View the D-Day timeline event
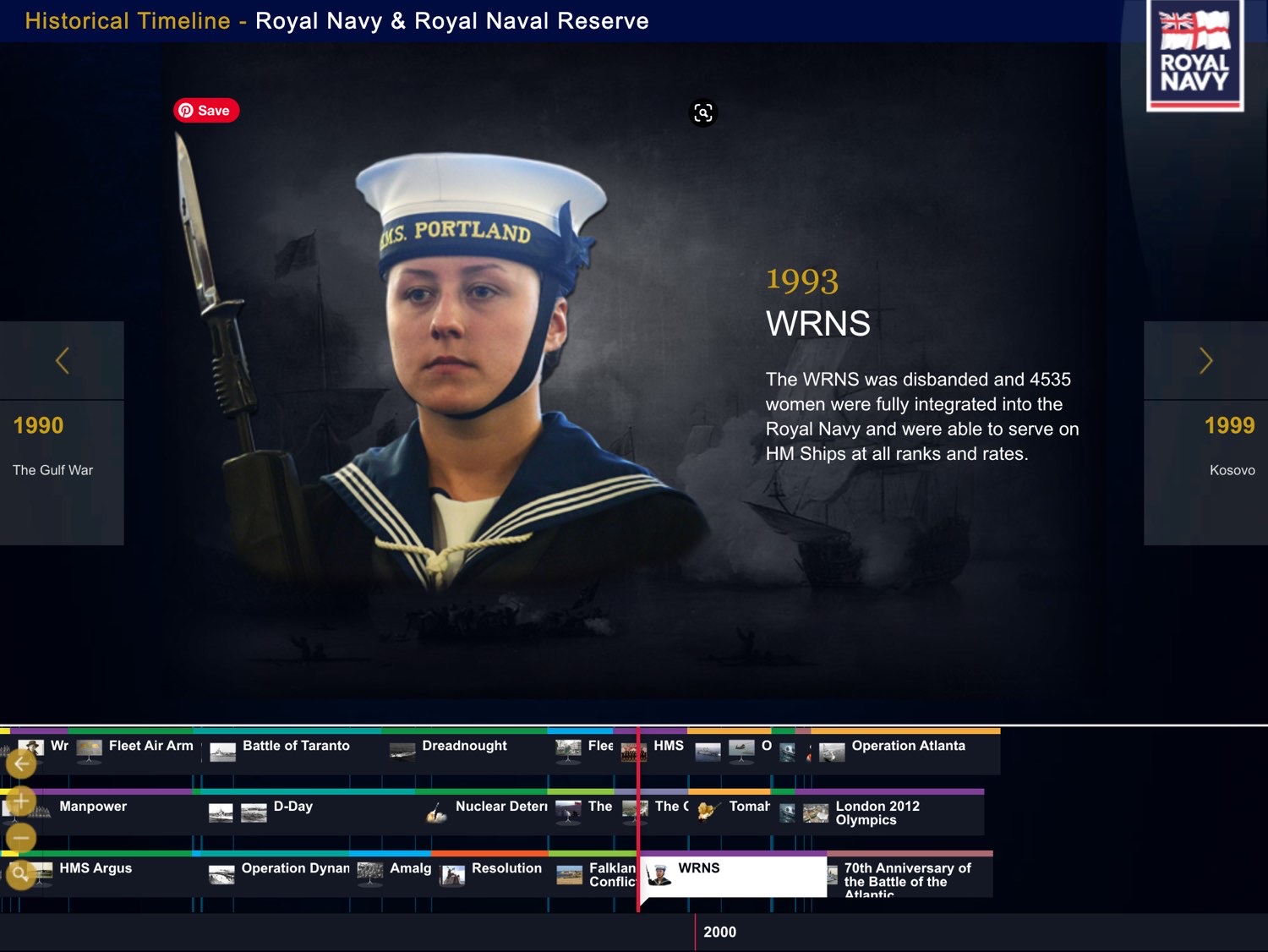The image size is (1268, 952). click(292, 807)
